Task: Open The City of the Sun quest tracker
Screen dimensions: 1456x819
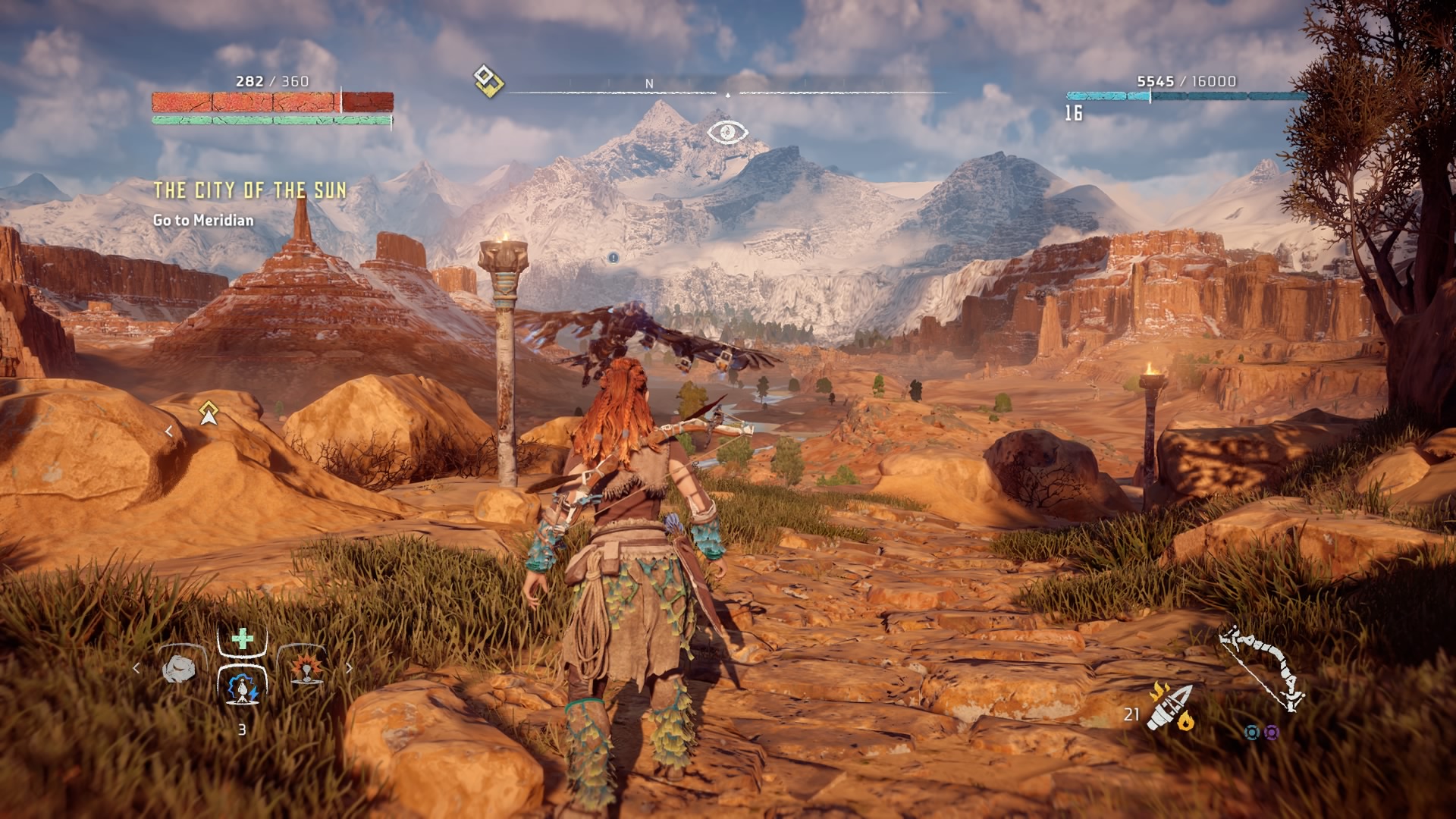Action: point(250,190)
